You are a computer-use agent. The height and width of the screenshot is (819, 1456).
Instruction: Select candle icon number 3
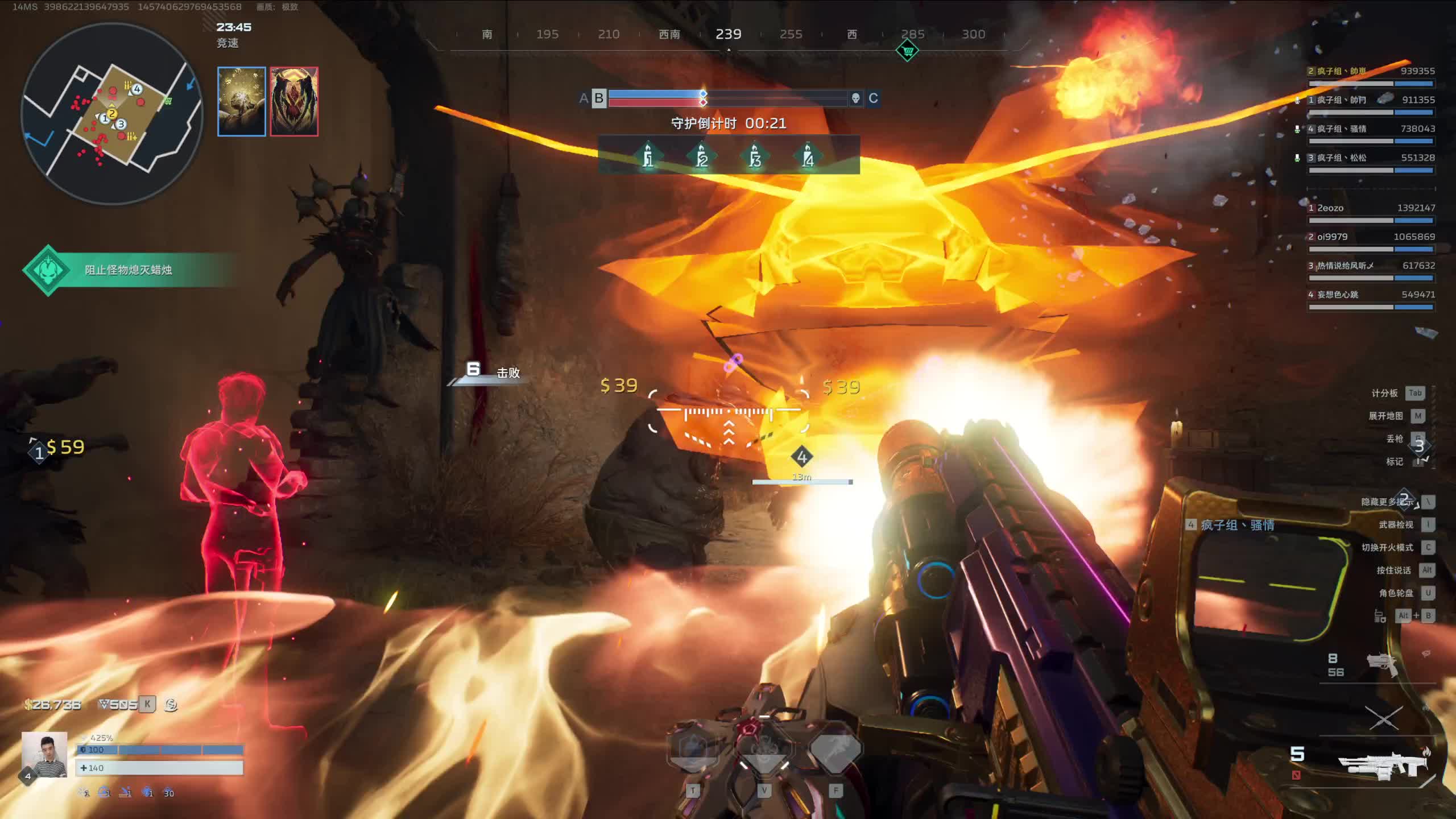pos(755,156)
